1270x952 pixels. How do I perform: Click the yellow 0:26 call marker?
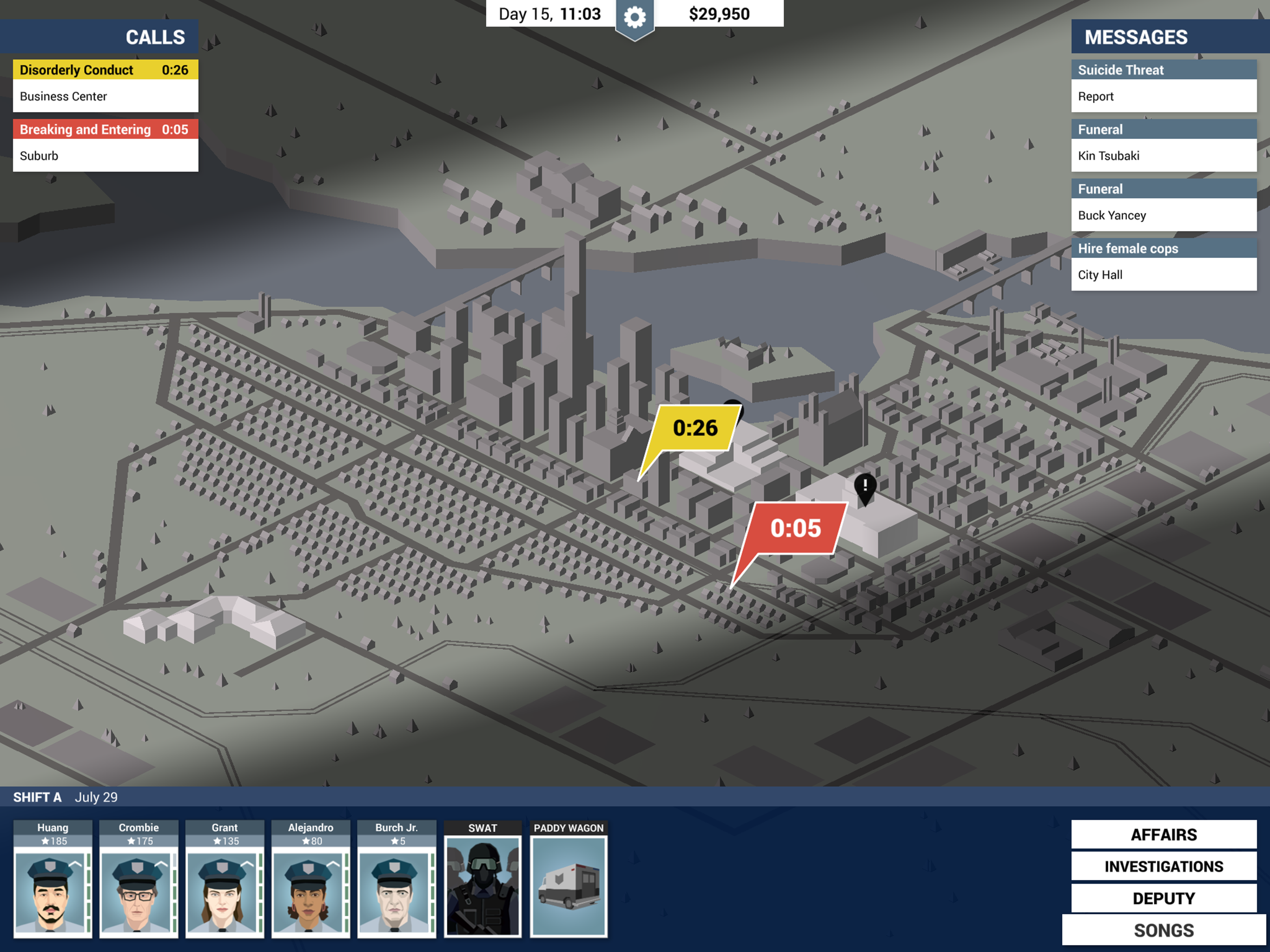coord(695,427)
